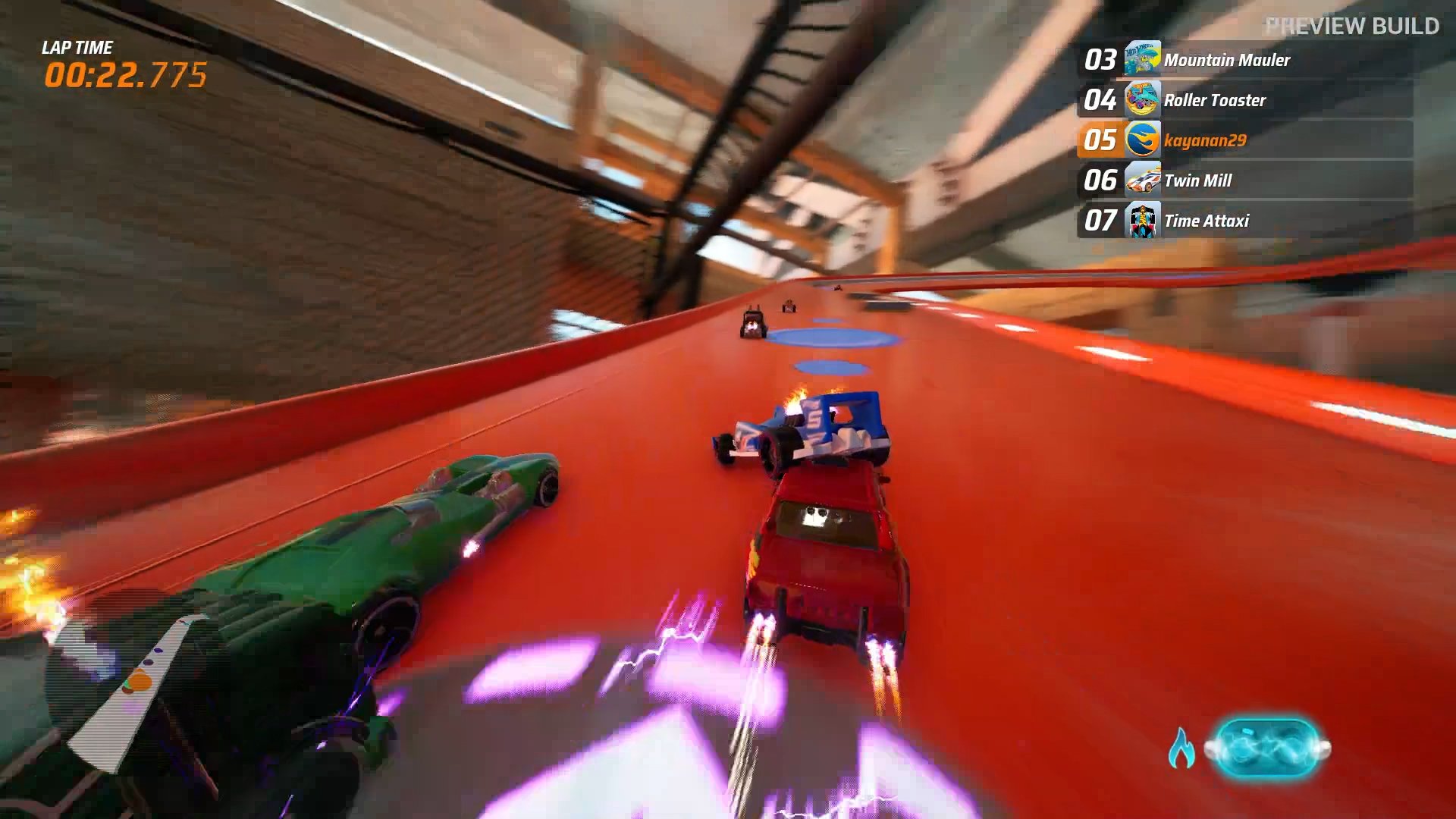
Task: Click the Roller Toaster vehicle icon
Action: (x=1141, y=100)
